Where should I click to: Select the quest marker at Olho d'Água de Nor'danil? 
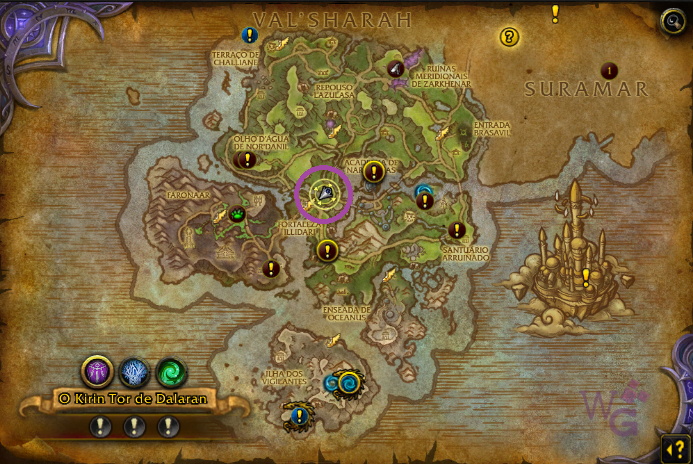(247, 160)
